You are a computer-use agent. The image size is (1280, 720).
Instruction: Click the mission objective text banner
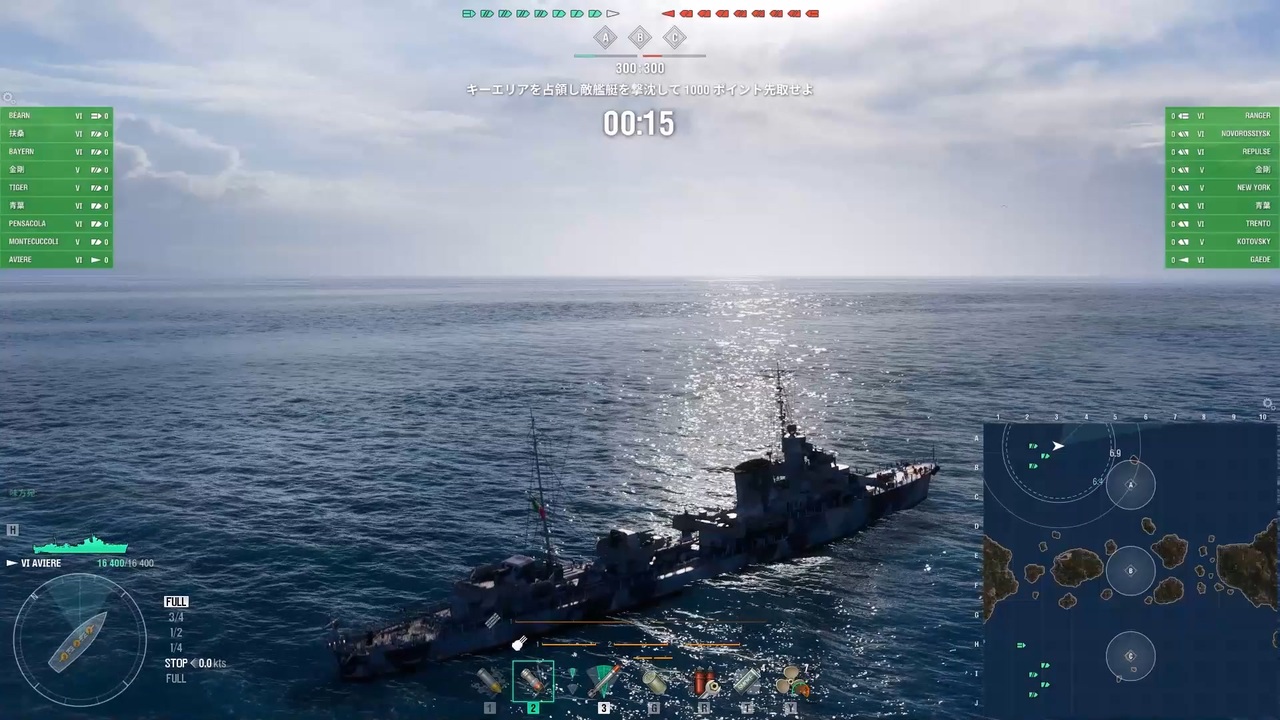639,89
